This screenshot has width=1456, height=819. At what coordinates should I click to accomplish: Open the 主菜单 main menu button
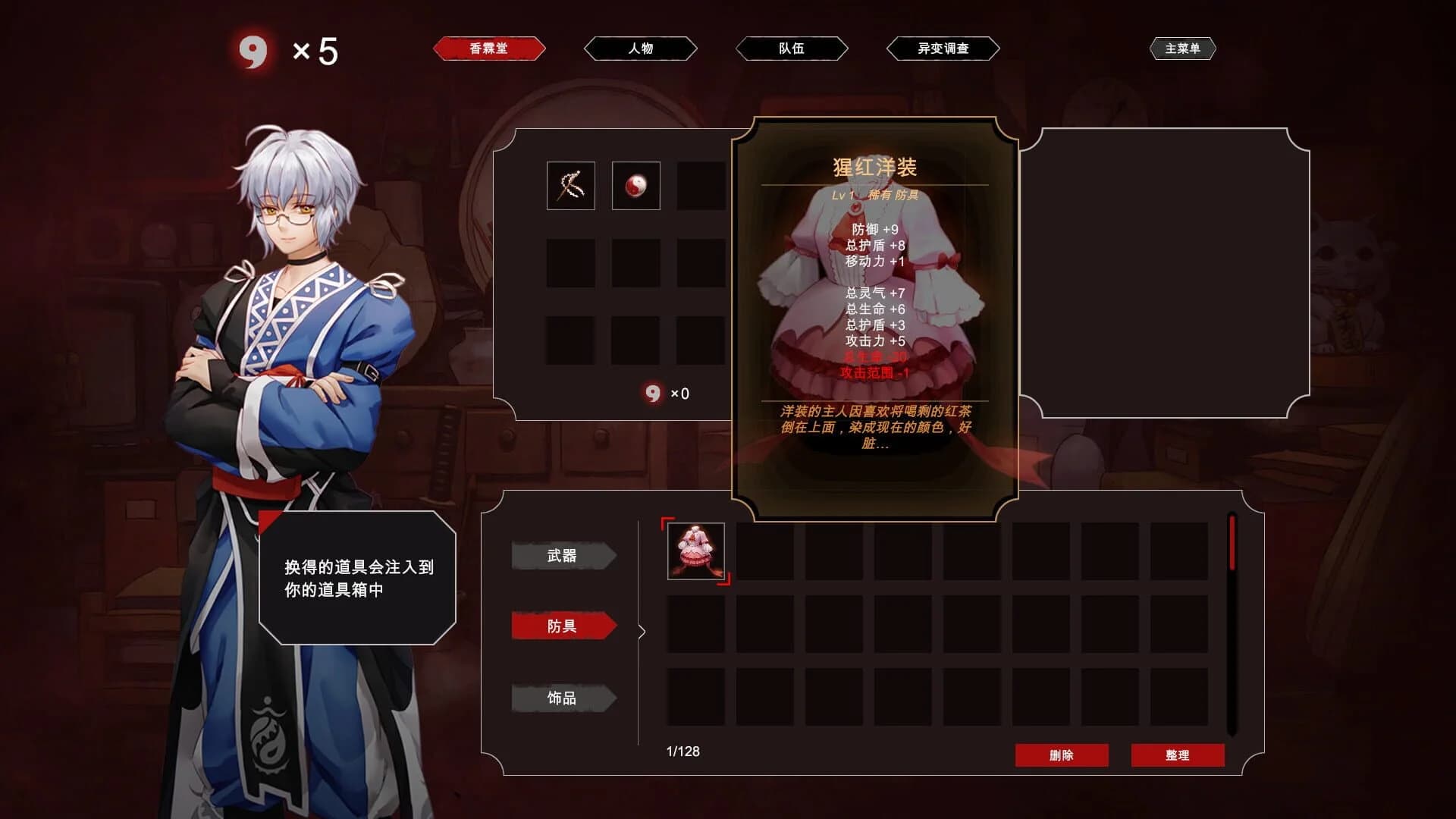click(x=1184, y=48)
